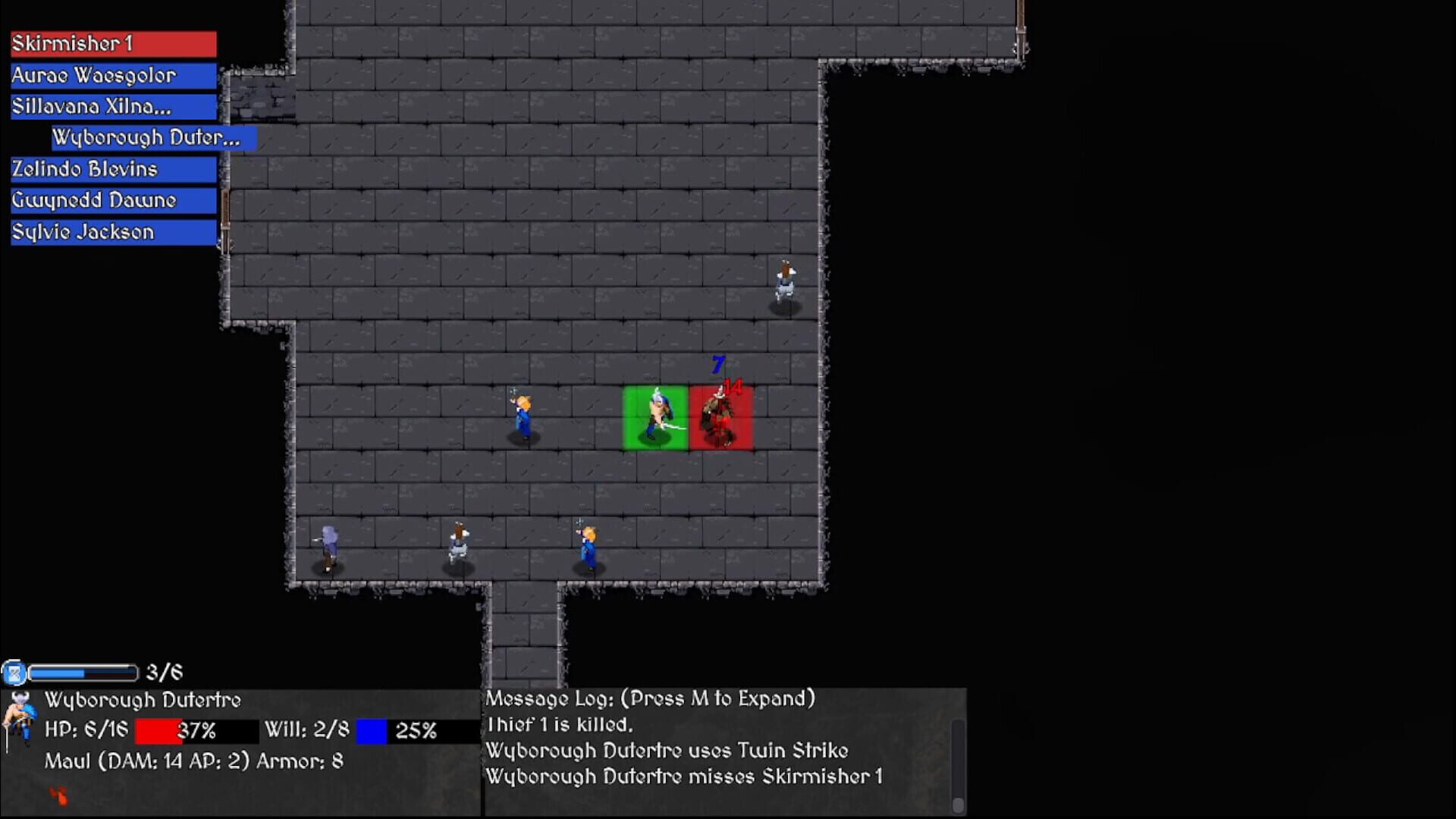Select the hooded ranger in the lower-left corridor
The height and width of the screenshot is (819, 1456).
tap(328, 546)
